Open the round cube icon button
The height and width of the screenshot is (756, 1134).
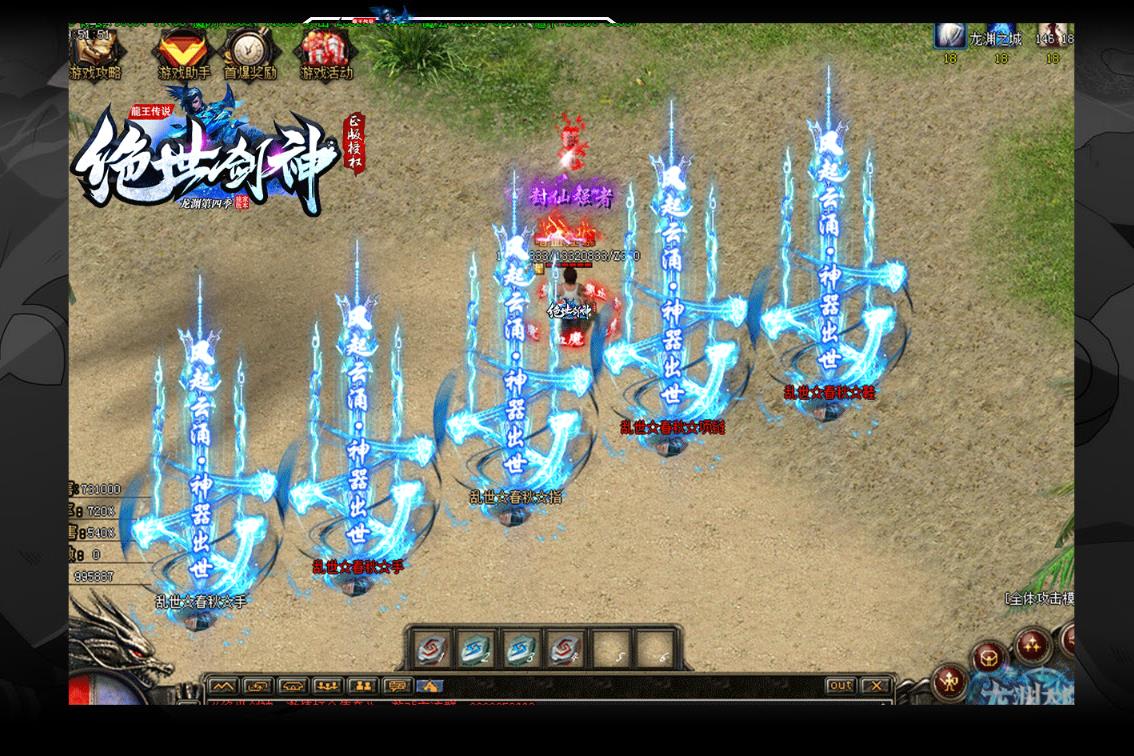tap(988, 659)
